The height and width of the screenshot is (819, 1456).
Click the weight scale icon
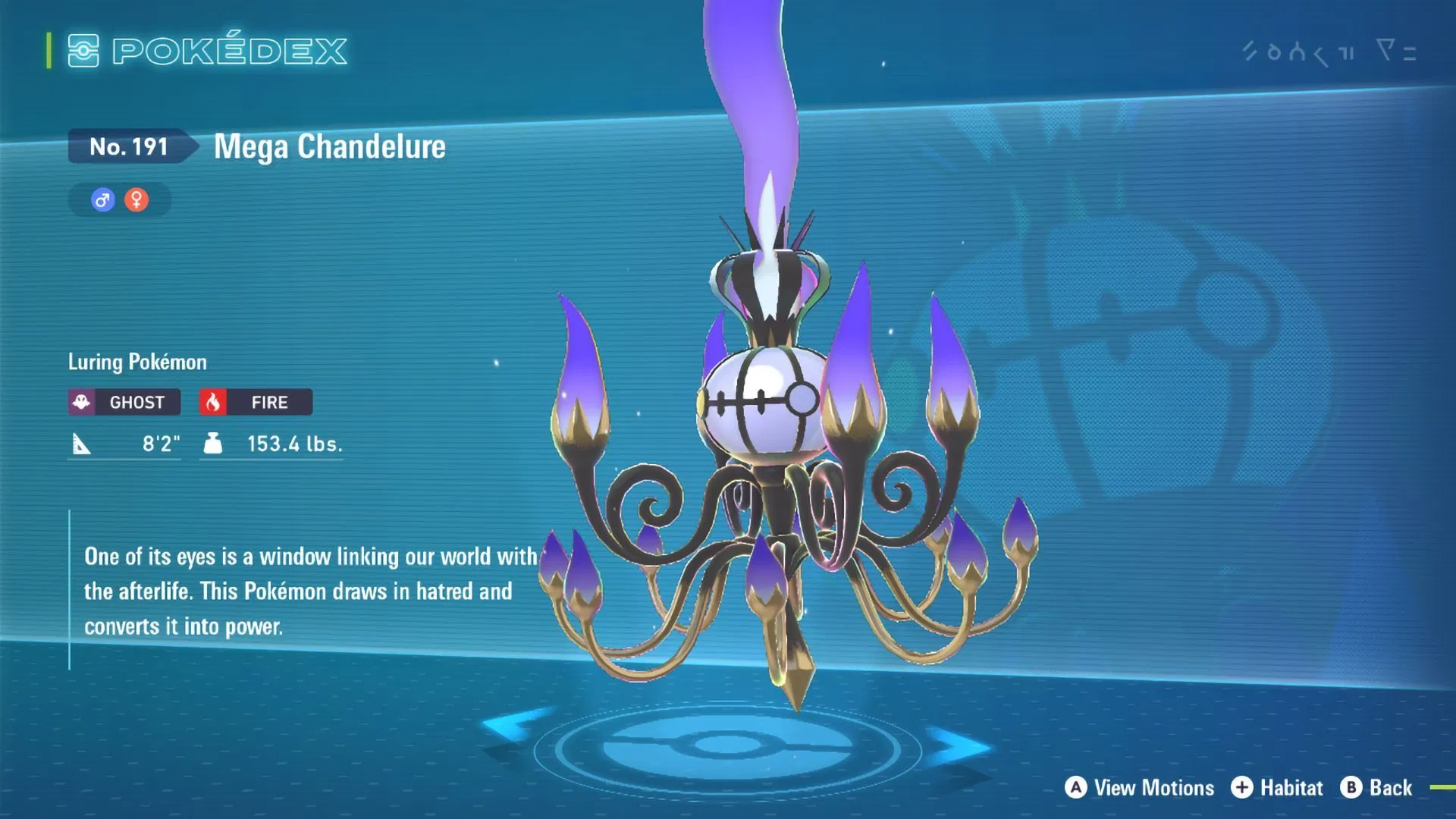coord(212,444)
